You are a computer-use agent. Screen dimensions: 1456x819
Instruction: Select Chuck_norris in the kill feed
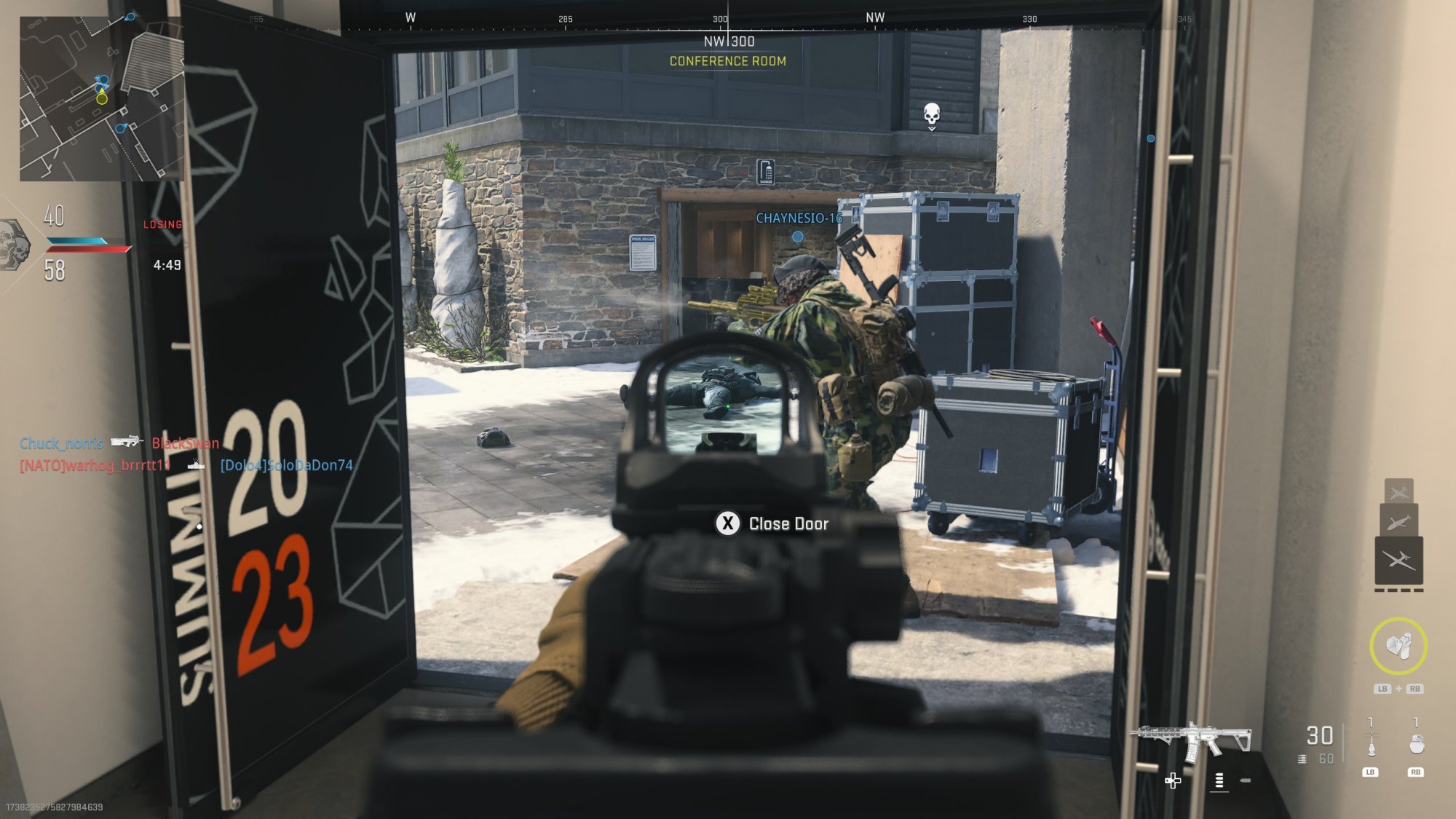(61, 443)
